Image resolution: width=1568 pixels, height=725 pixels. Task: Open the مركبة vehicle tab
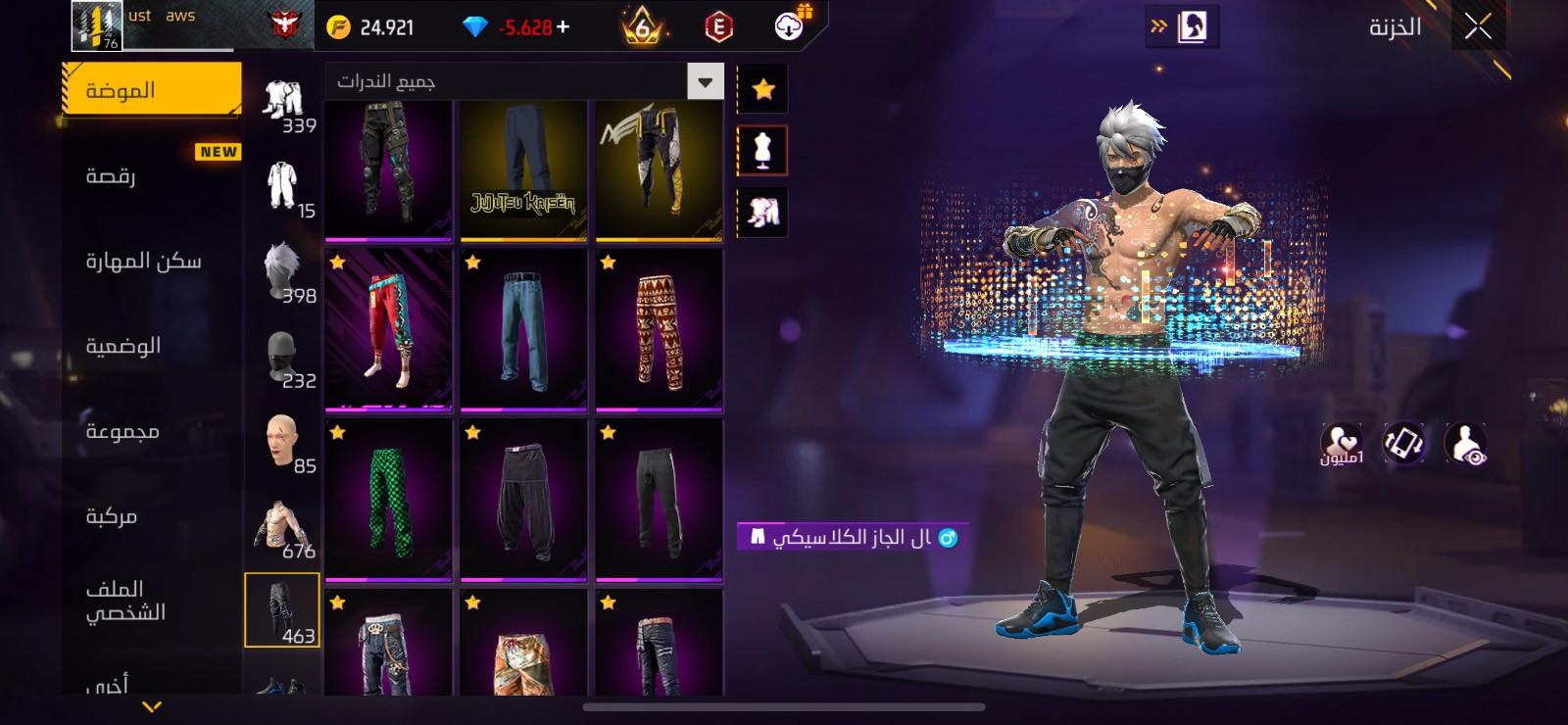[152, 516]
